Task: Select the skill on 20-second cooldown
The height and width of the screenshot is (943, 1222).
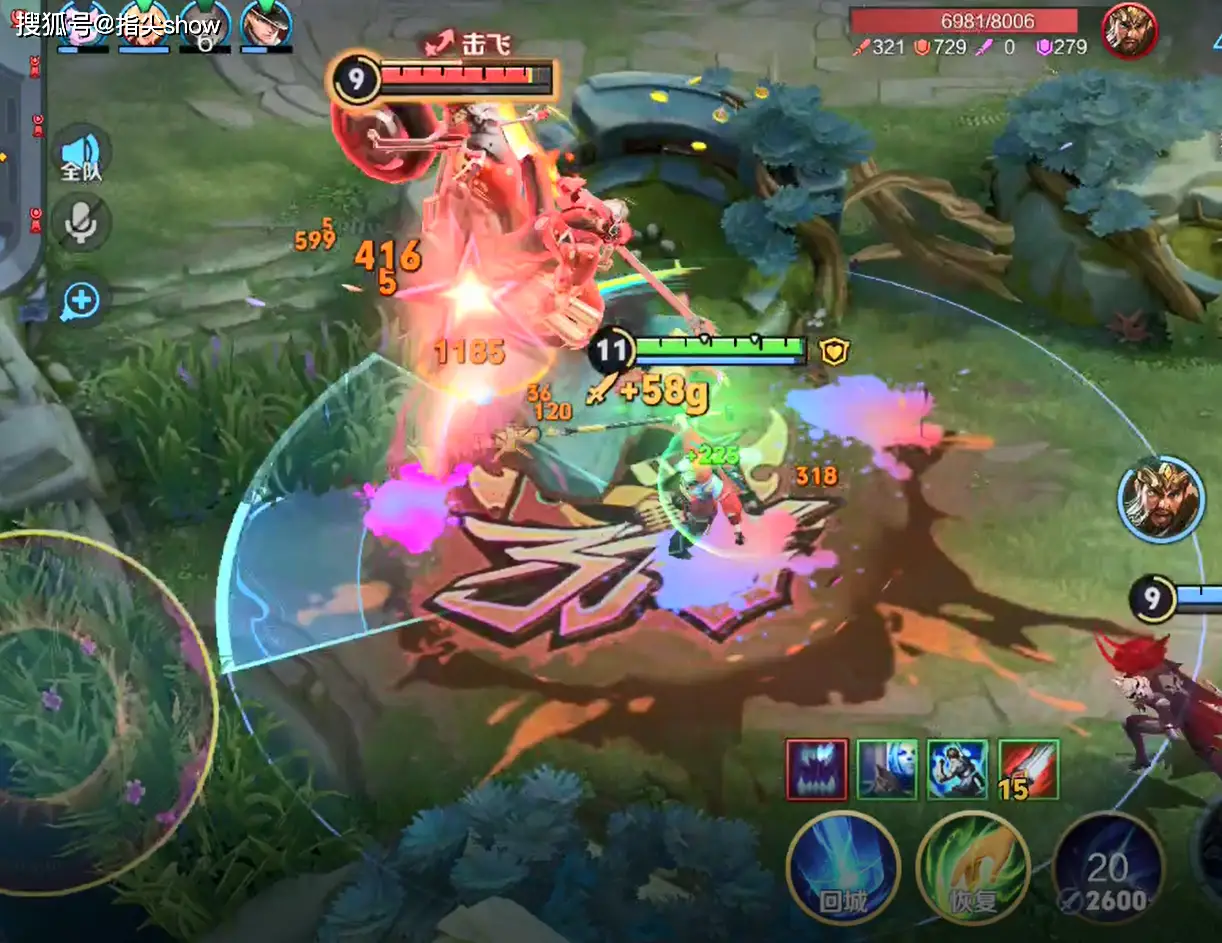Action: (1107, 869)
